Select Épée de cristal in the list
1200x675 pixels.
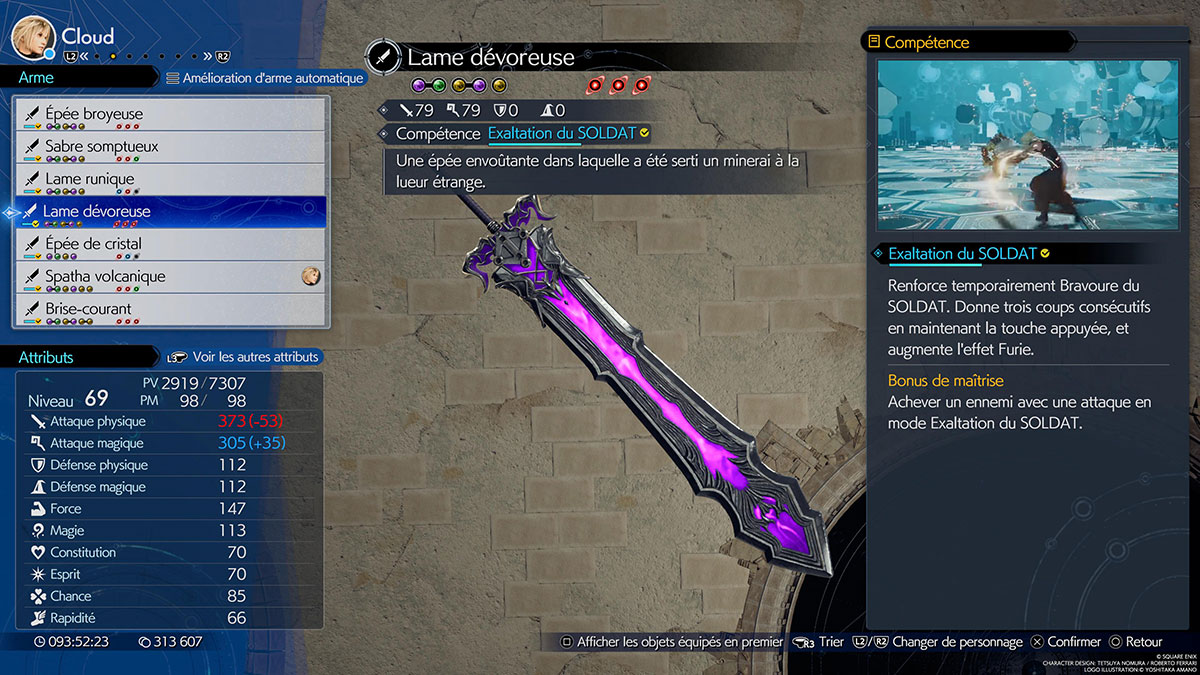coord(170,244)
